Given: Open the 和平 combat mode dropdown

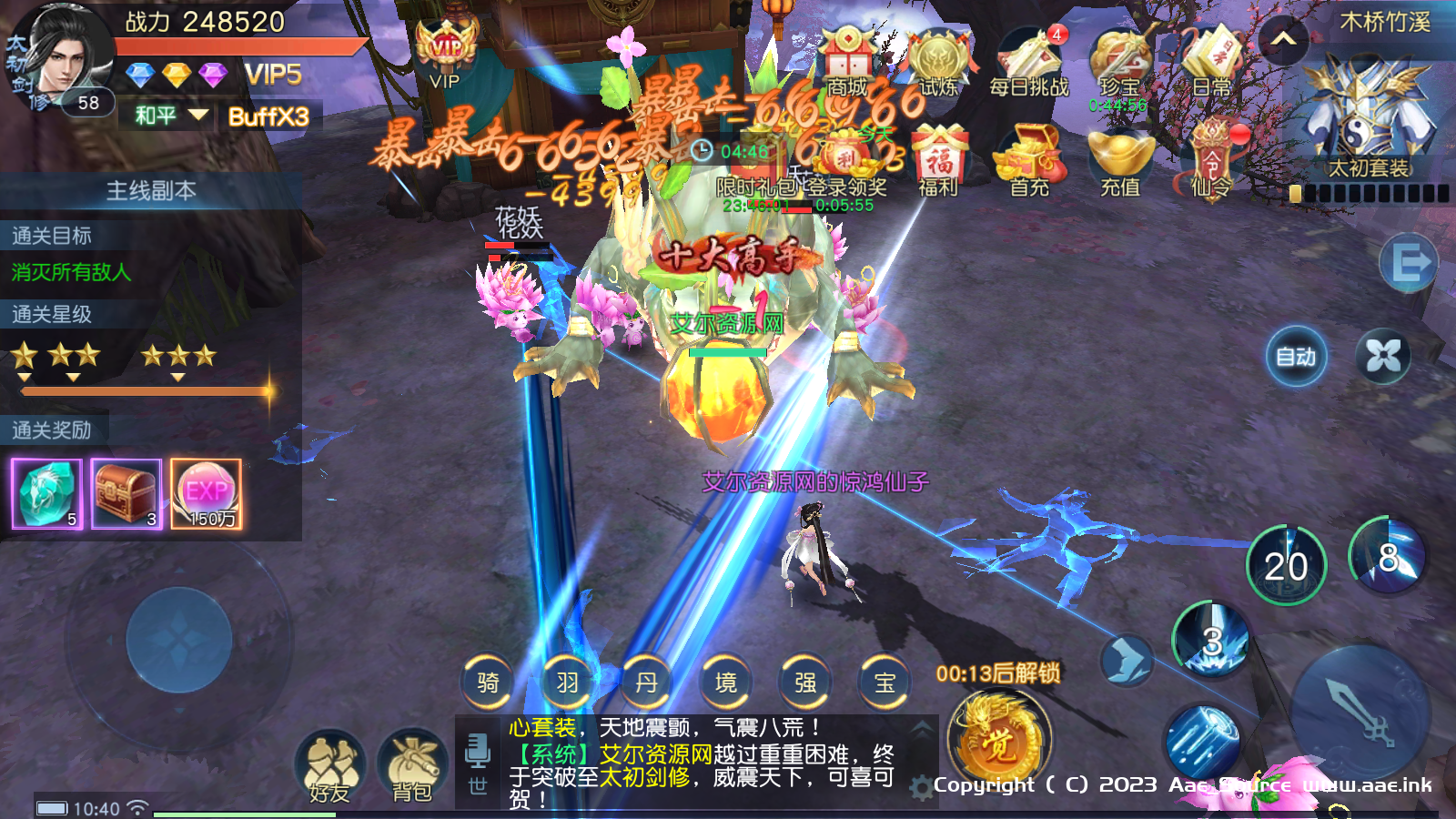Looking at the screenshot, I should tap(170, 116).
